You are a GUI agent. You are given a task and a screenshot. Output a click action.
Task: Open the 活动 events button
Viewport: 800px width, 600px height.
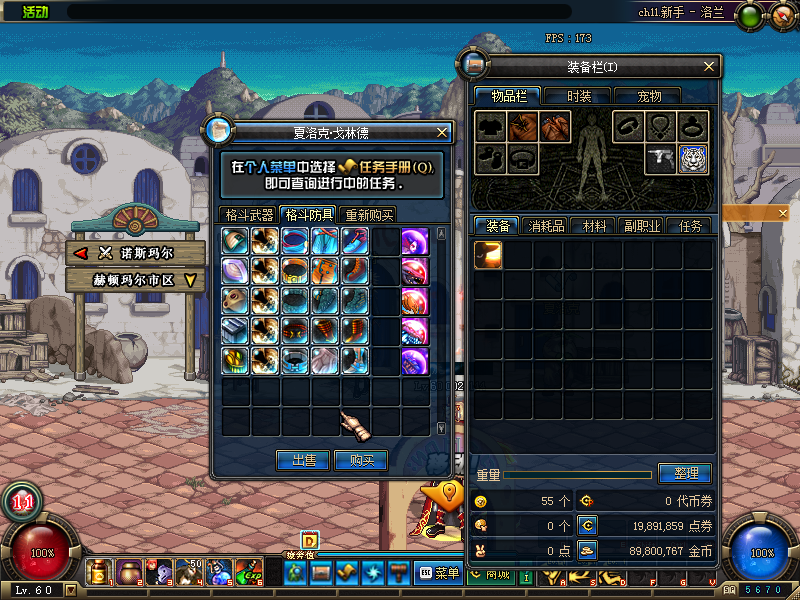point(35,12)
